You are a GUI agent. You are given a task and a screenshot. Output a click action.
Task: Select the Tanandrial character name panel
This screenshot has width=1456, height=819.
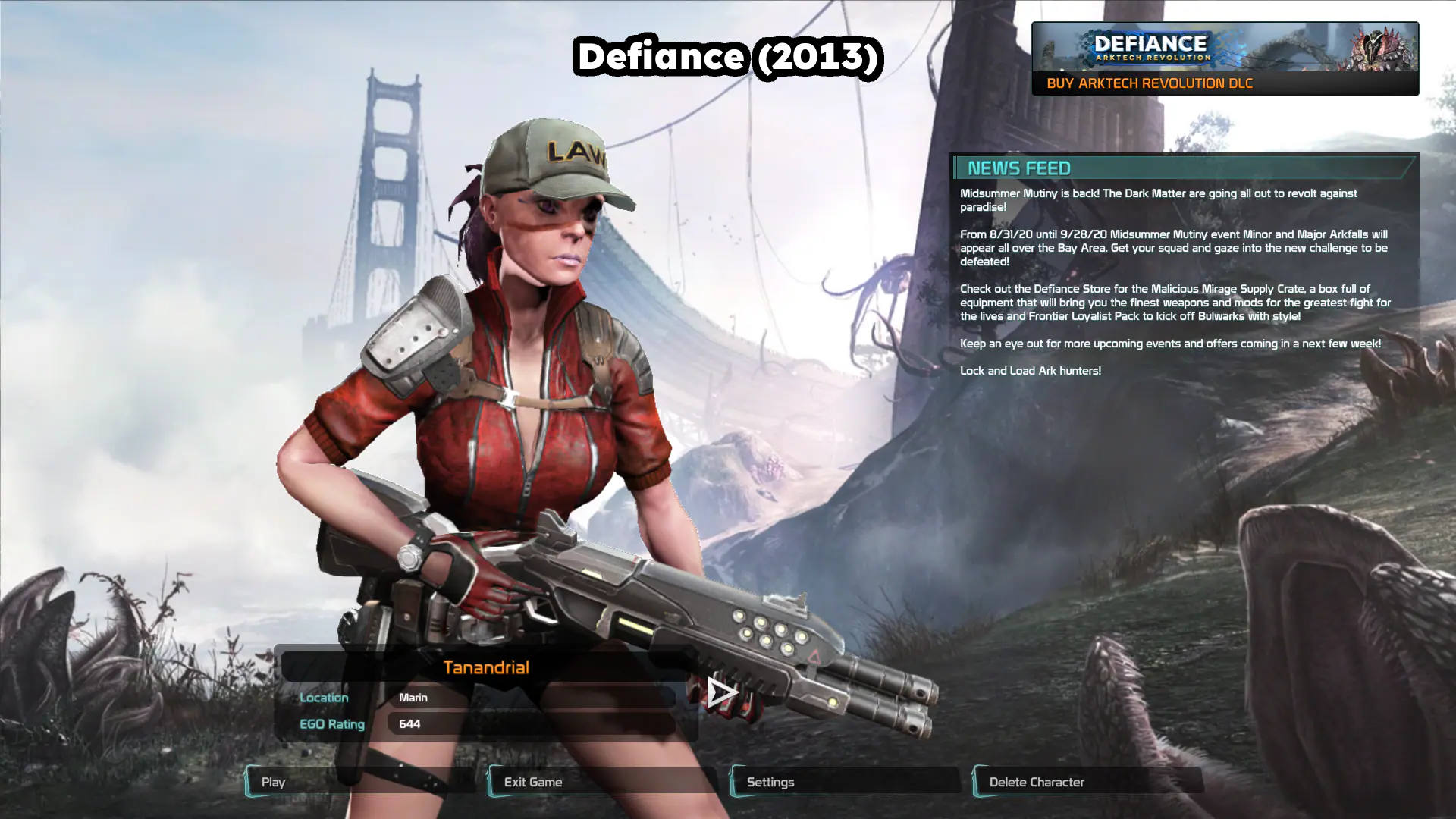485,667
